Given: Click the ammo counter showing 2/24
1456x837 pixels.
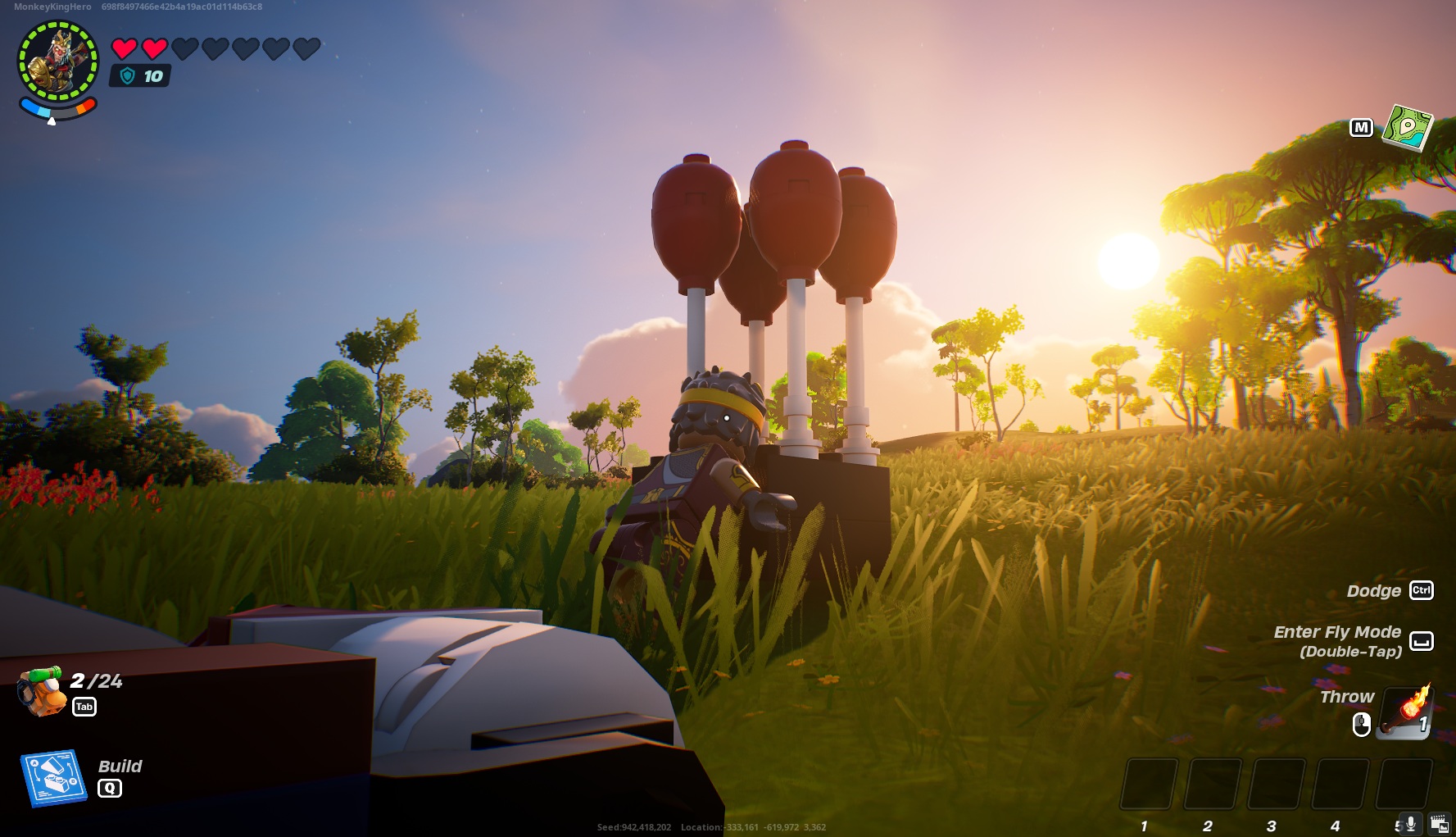Looking at the screenshot, I should 95,680.
